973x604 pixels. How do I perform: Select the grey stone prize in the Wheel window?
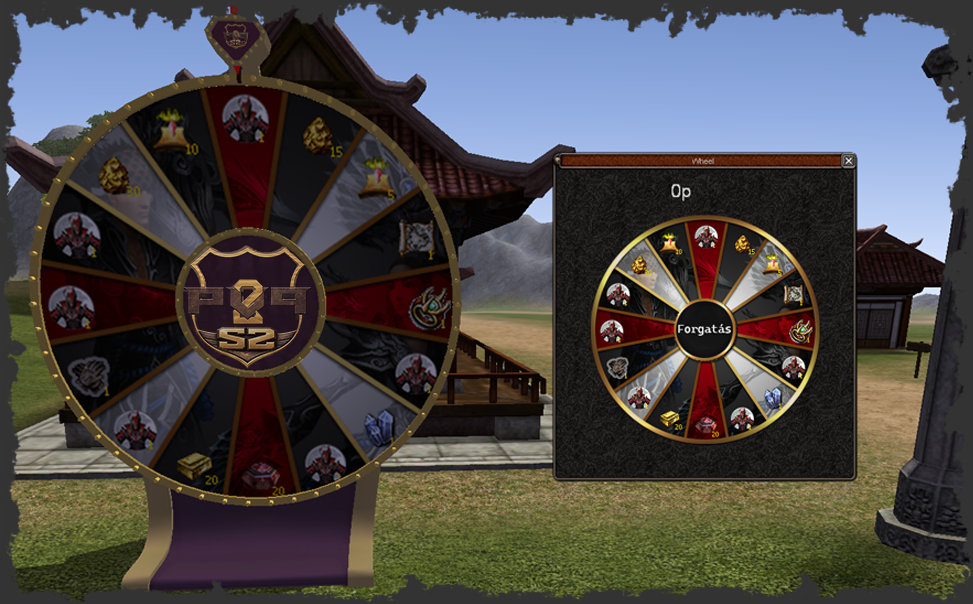(619, 364)
